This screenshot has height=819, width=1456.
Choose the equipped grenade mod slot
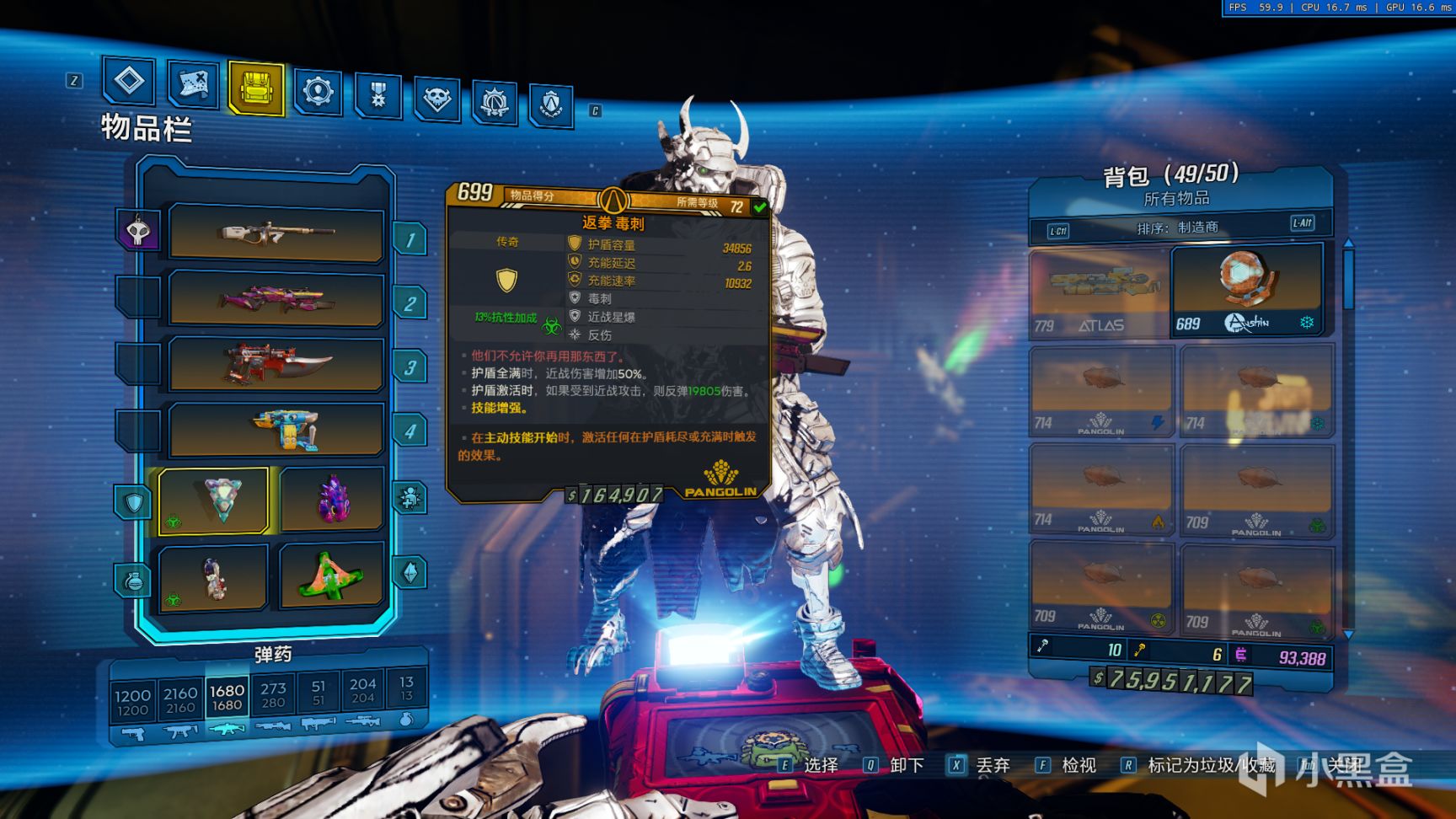click(x=214, y=578)
